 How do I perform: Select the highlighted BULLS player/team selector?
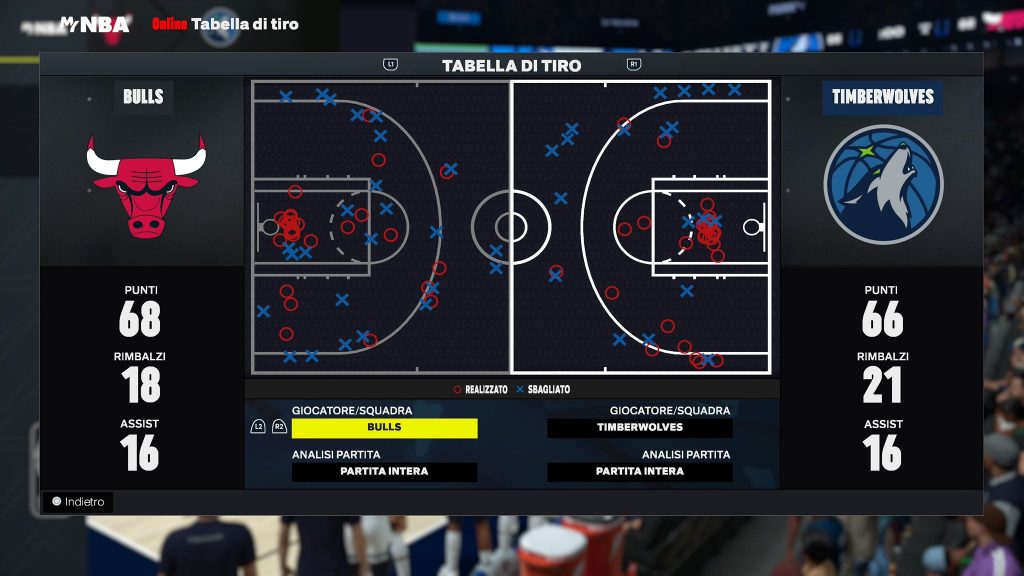pyautogui.click(x=384, y=428)
